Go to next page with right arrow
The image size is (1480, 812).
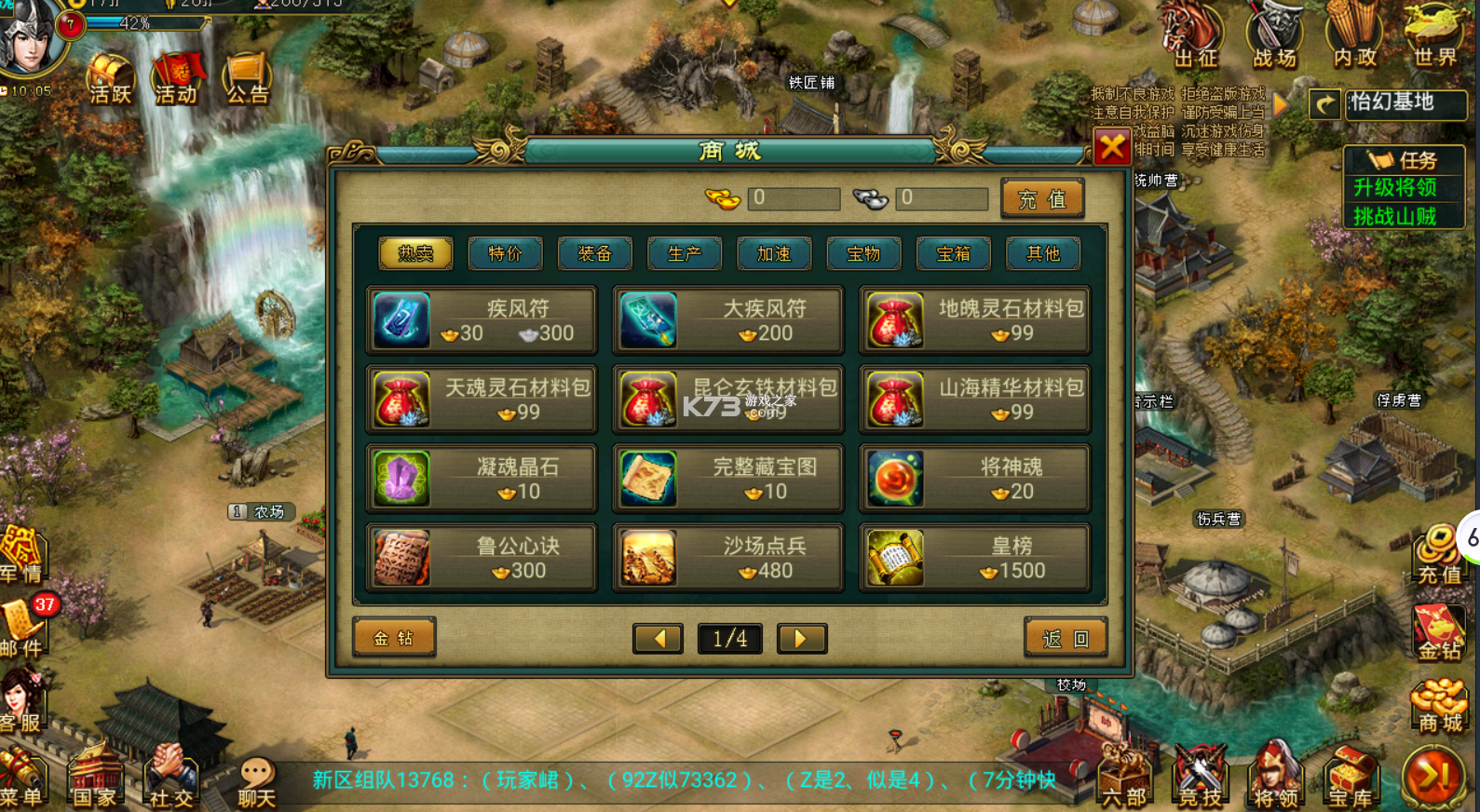(801, 639)
